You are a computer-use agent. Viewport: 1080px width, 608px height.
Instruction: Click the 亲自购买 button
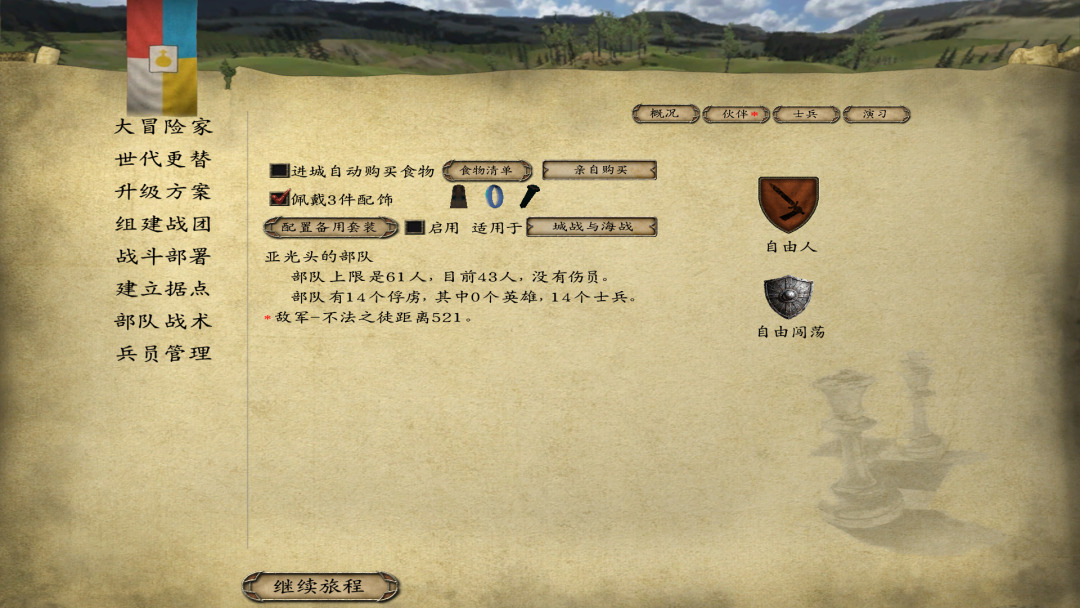pos(599,170)
